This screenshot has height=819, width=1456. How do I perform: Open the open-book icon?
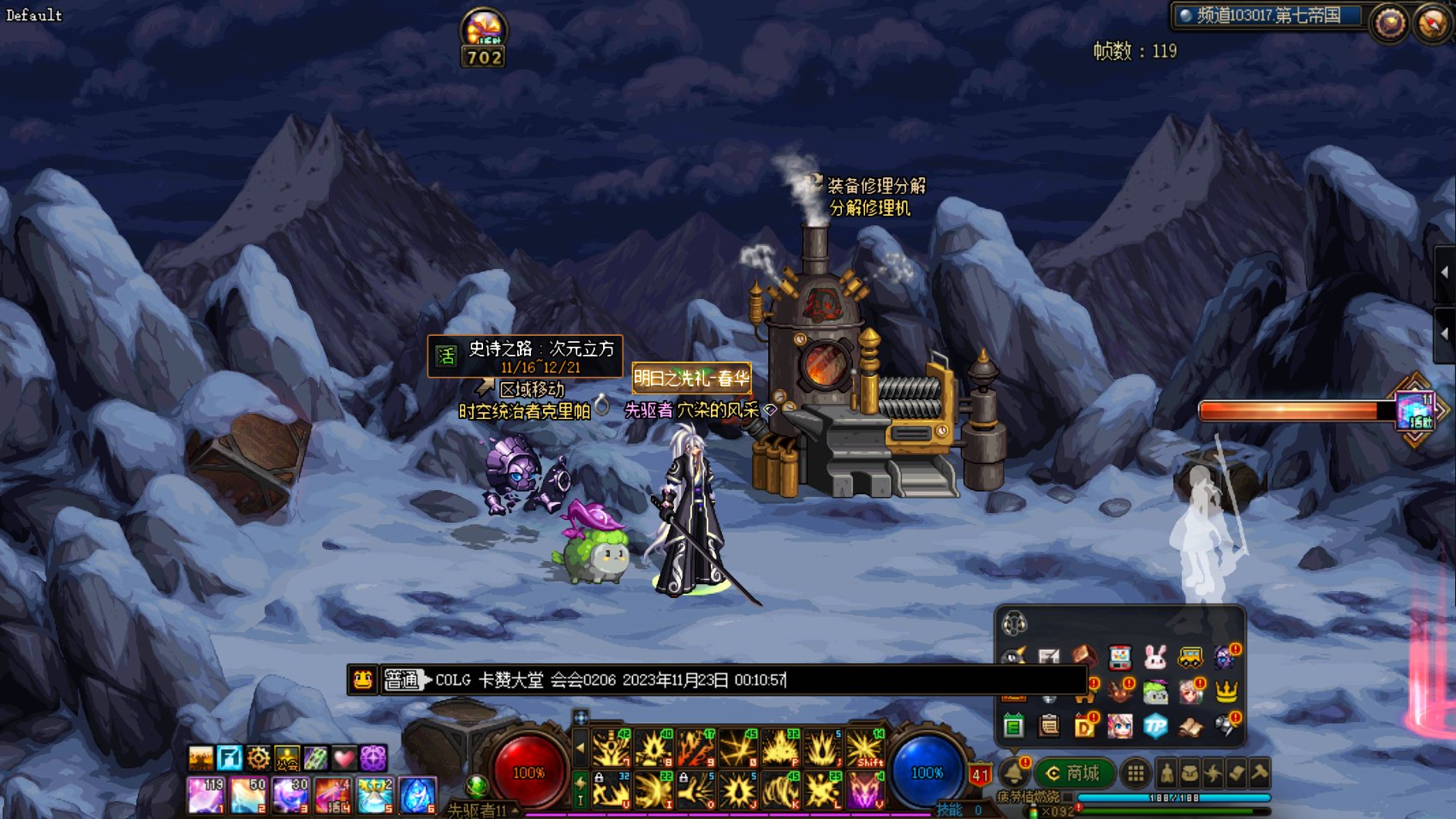click(1190, 727)
